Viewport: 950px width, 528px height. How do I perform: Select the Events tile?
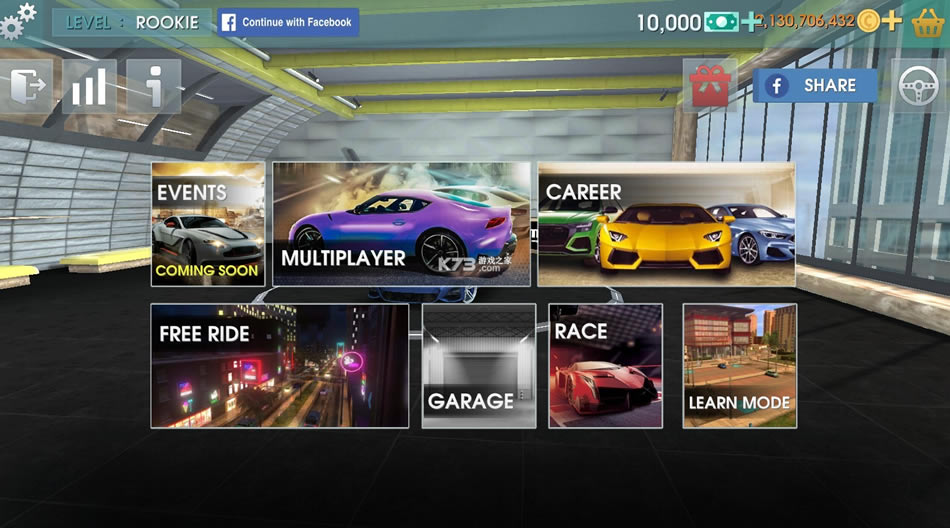(x=208, y=224)
